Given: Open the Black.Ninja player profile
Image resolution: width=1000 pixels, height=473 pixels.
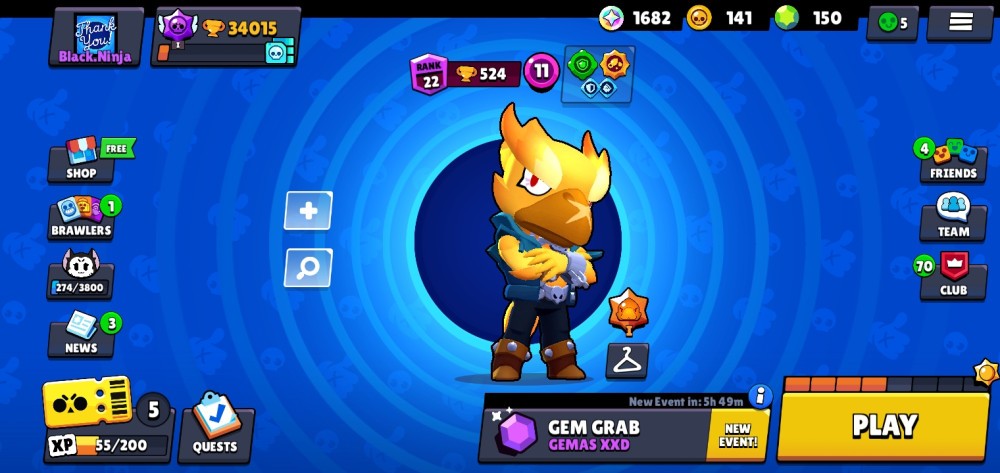Looking at the screenshot, I should pos(95,37).
